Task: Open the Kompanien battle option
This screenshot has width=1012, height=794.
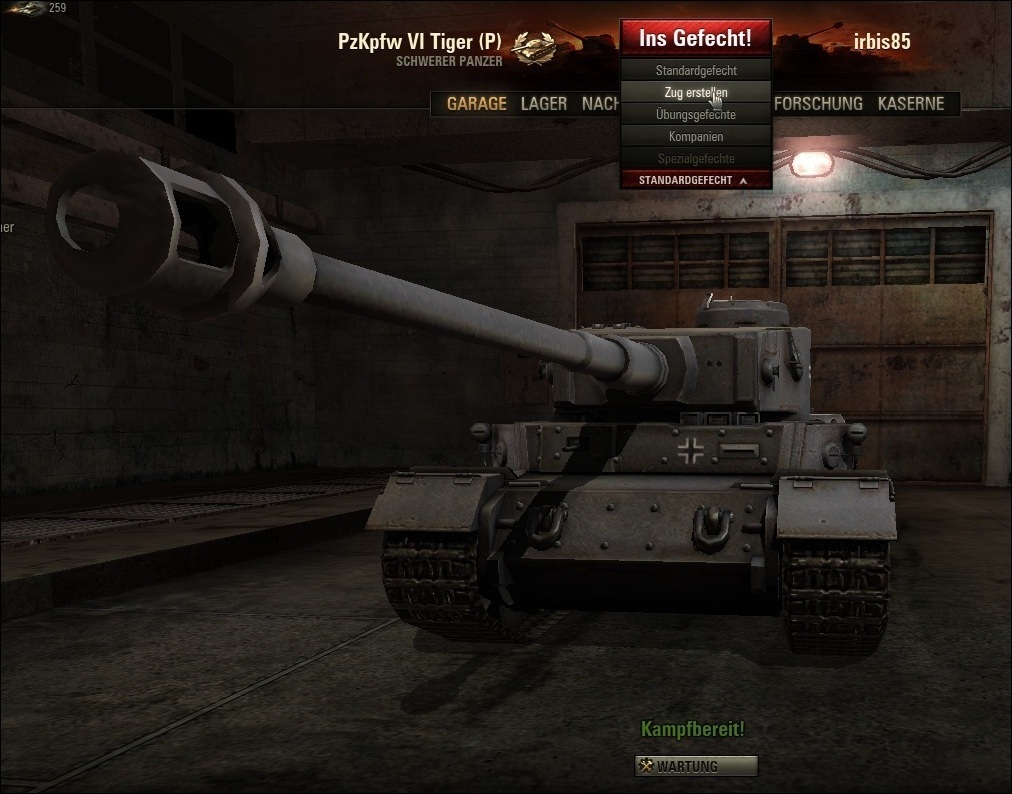Action: click(x=696, y=137)
